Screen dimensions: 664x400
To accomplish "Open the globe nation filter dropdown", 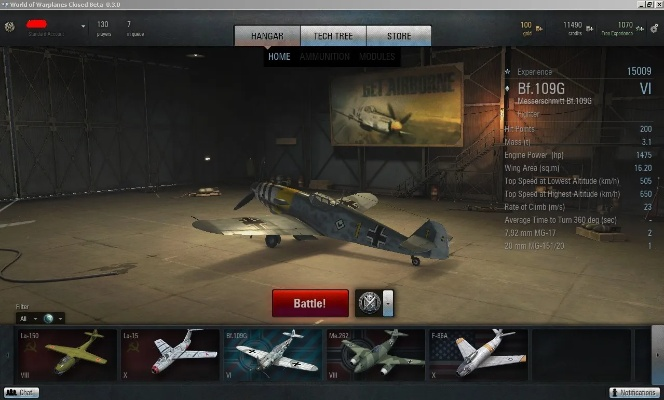I will coord(53,318).
